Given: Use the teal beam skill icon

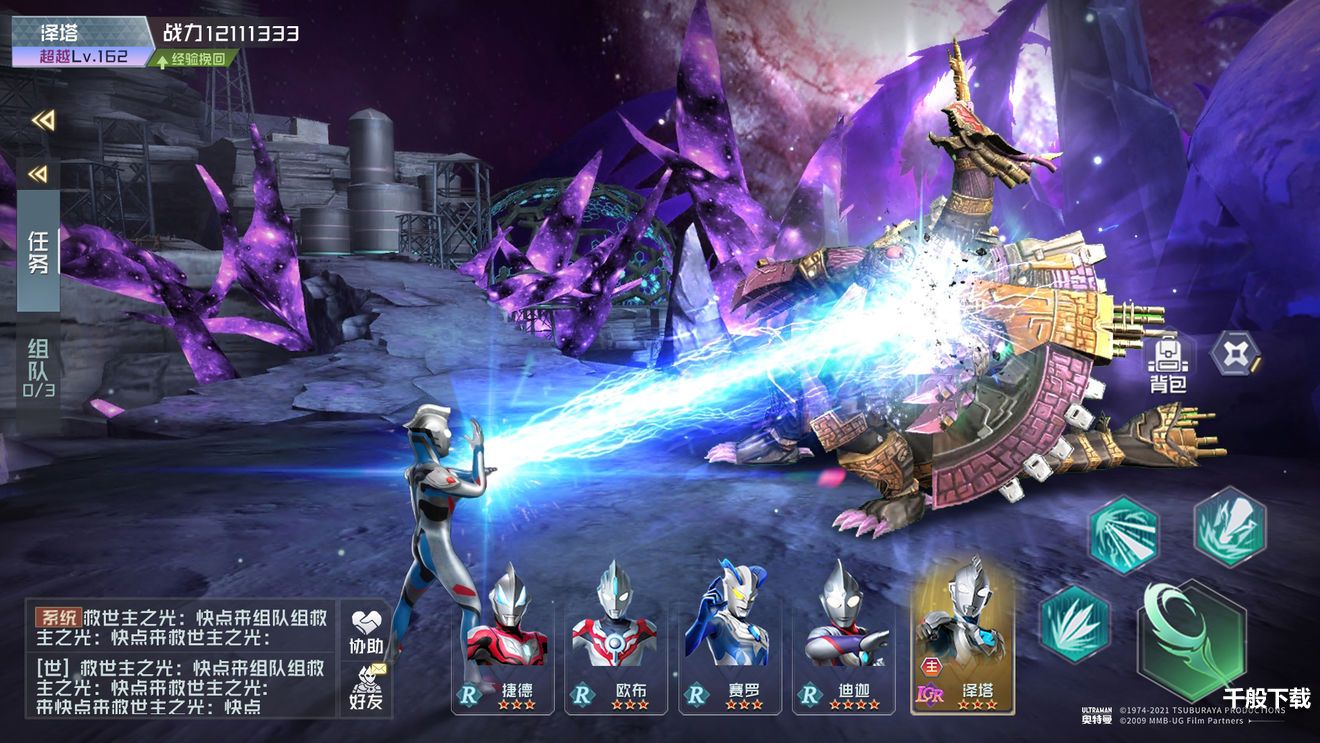Looking at the screenshot, I should pyautogui.click(x=1123, y=535).
